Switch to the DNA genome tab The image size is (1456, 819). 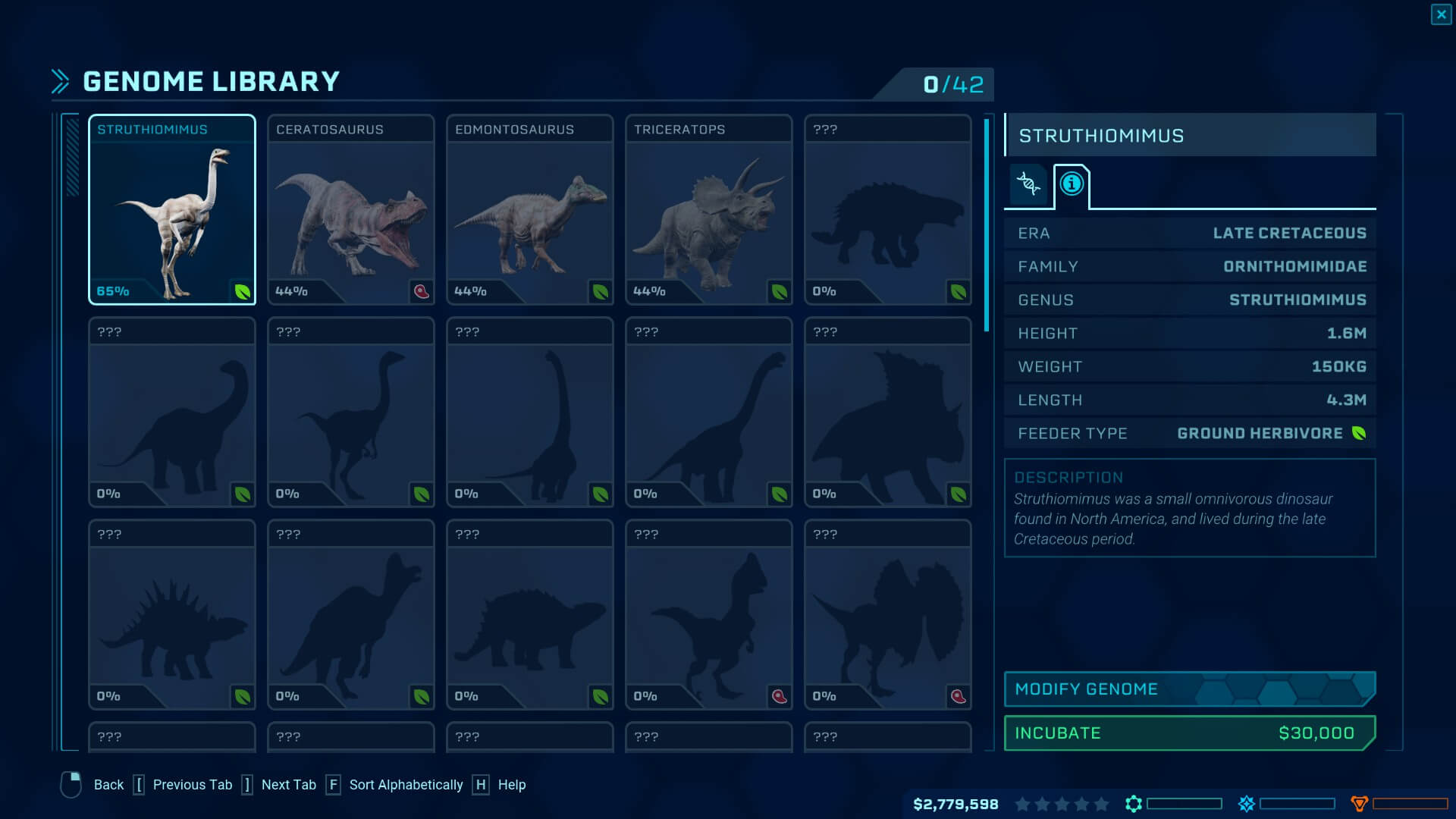click(1028, 184)
